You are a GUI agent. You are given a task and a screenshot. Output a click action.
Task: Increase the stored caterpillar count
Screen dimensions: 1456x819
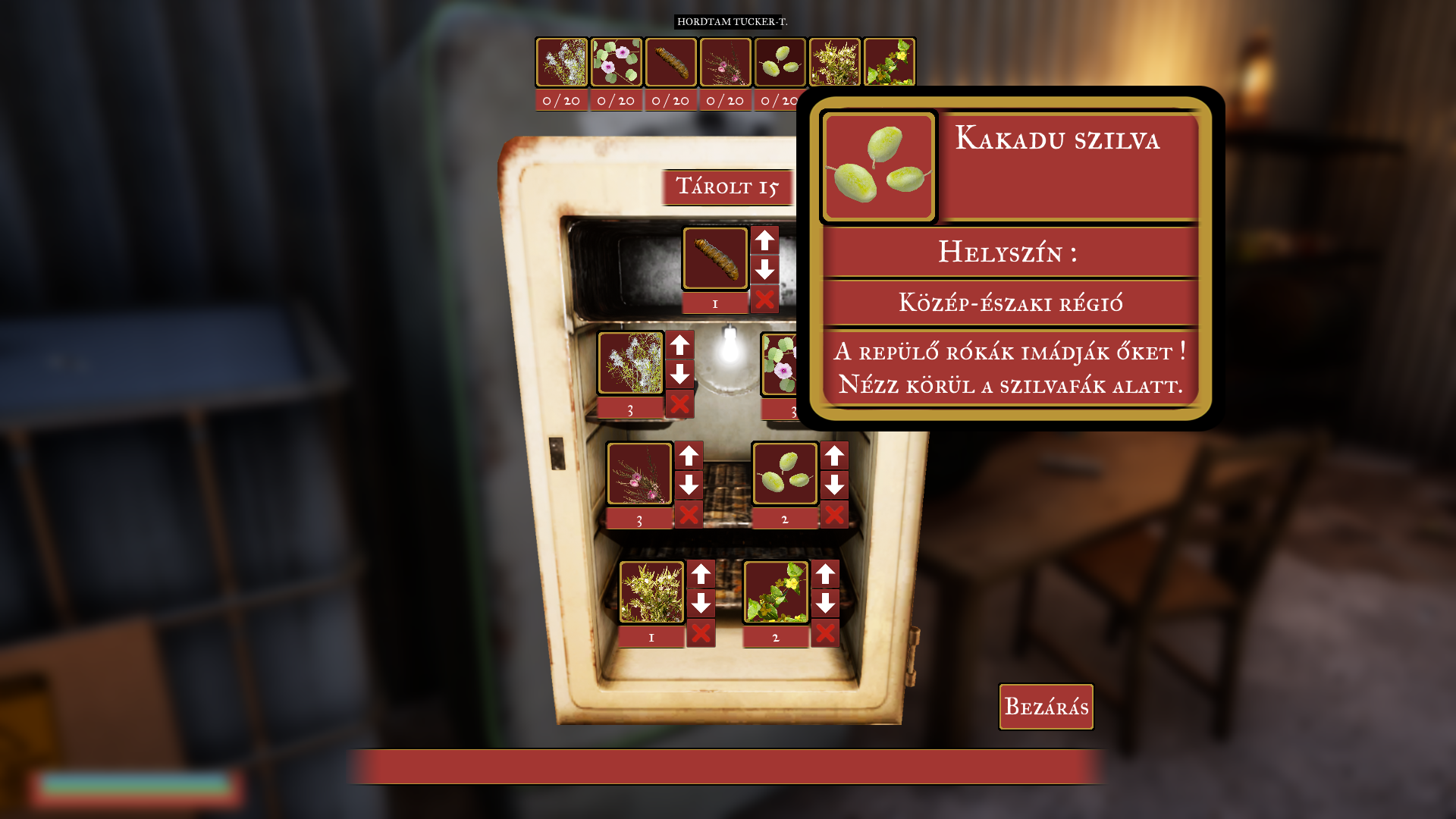(764, 240)
